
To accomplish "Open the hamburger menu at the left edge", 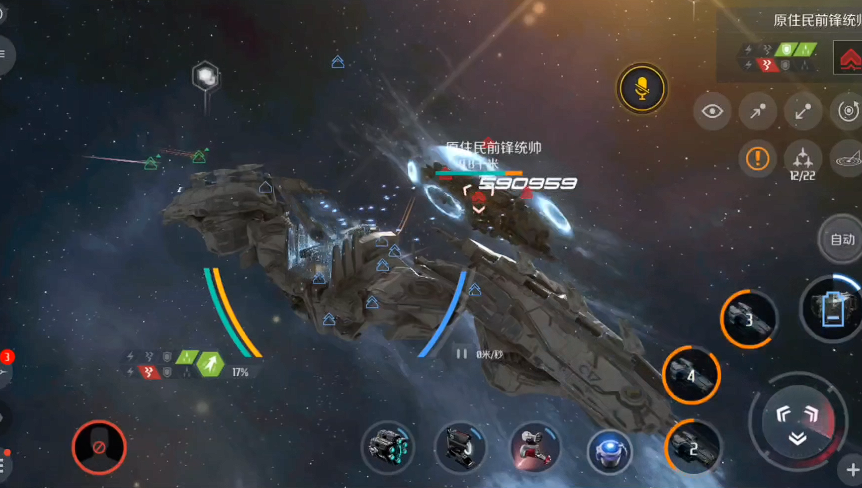I will click(3, 56).
